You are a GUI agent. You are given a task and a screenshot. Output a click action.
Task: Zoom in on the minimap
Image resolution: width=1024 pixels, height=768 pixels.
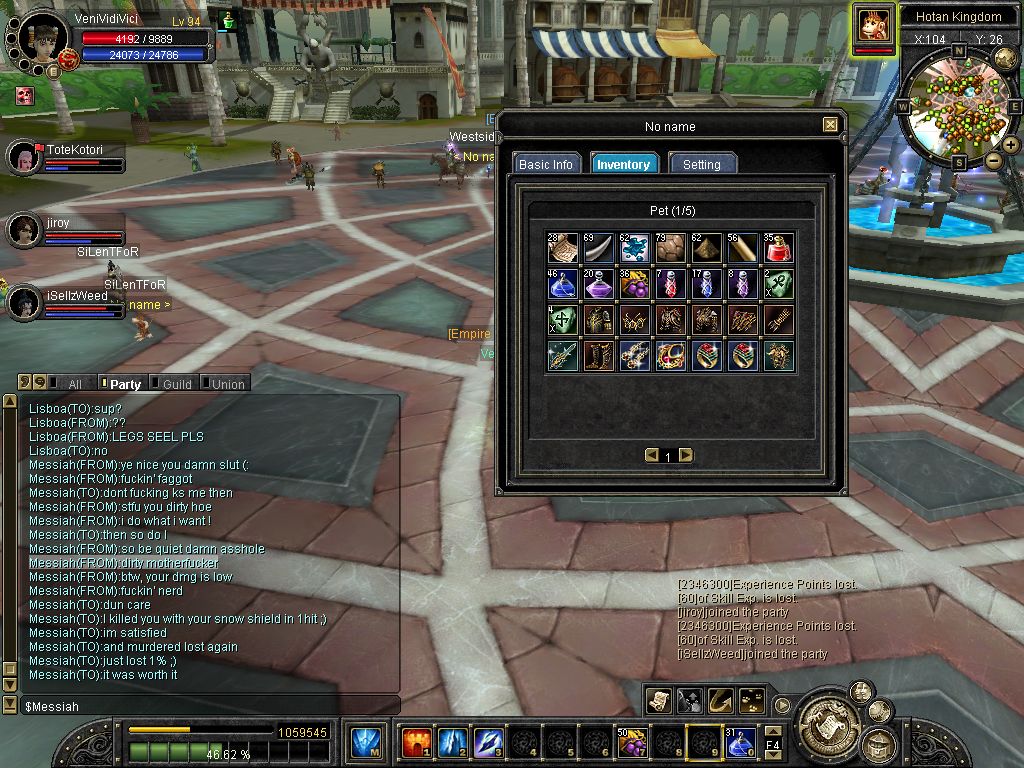pos(1011,145)
